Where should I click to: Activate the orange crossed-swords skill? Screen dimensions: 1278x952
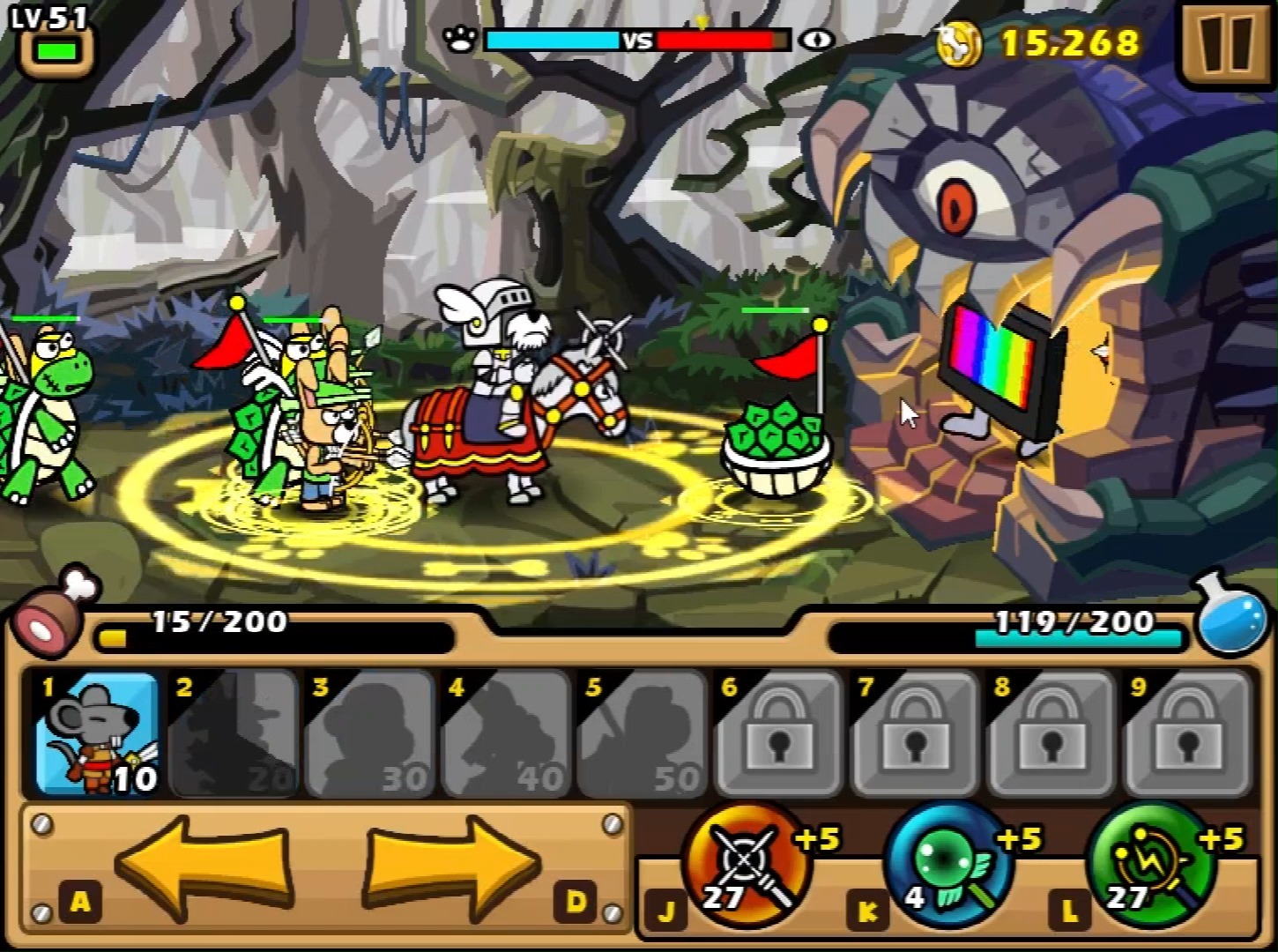[746, 865]
